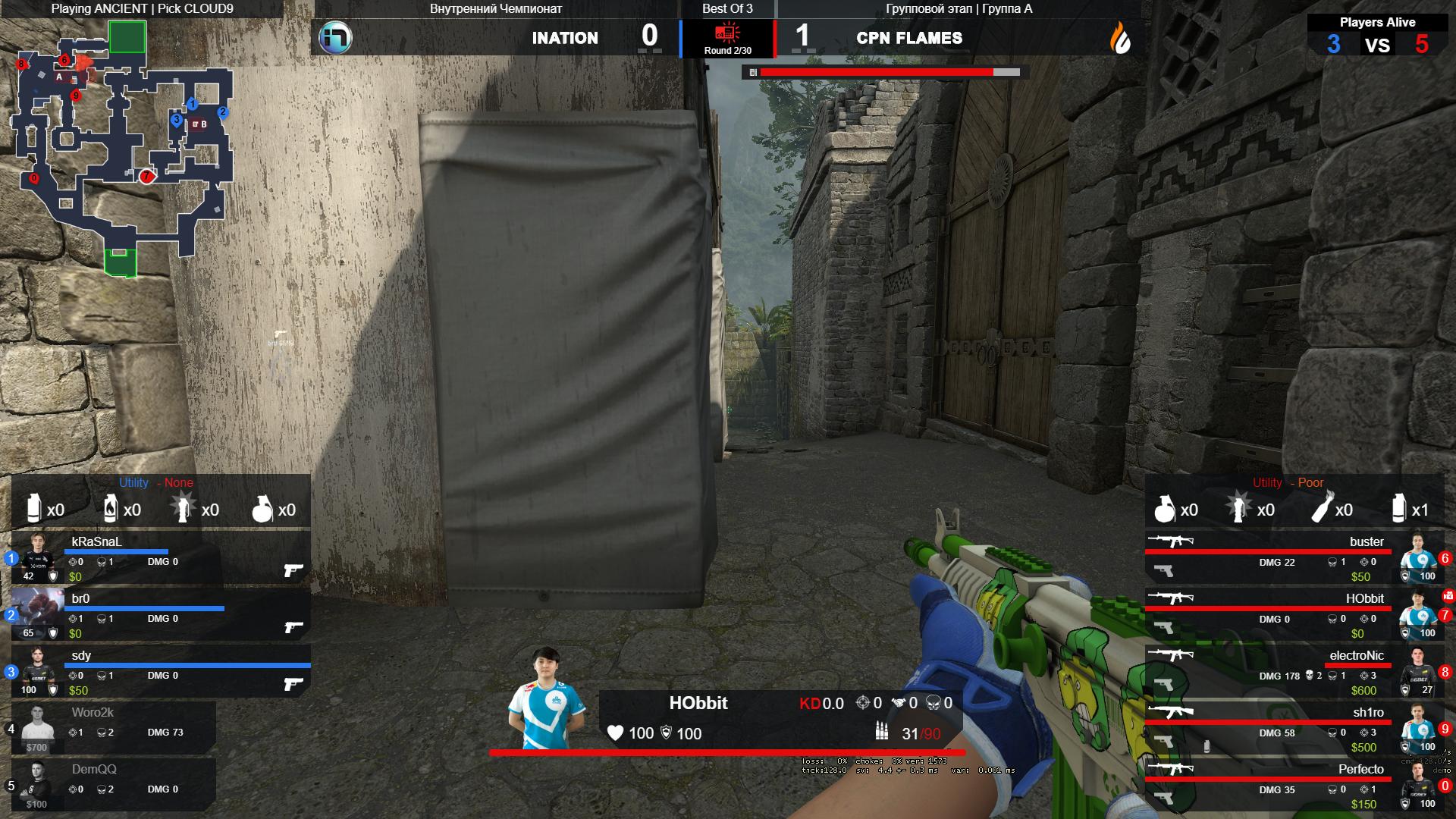Switch to electroNic's player row

[x=1293, y=671]
